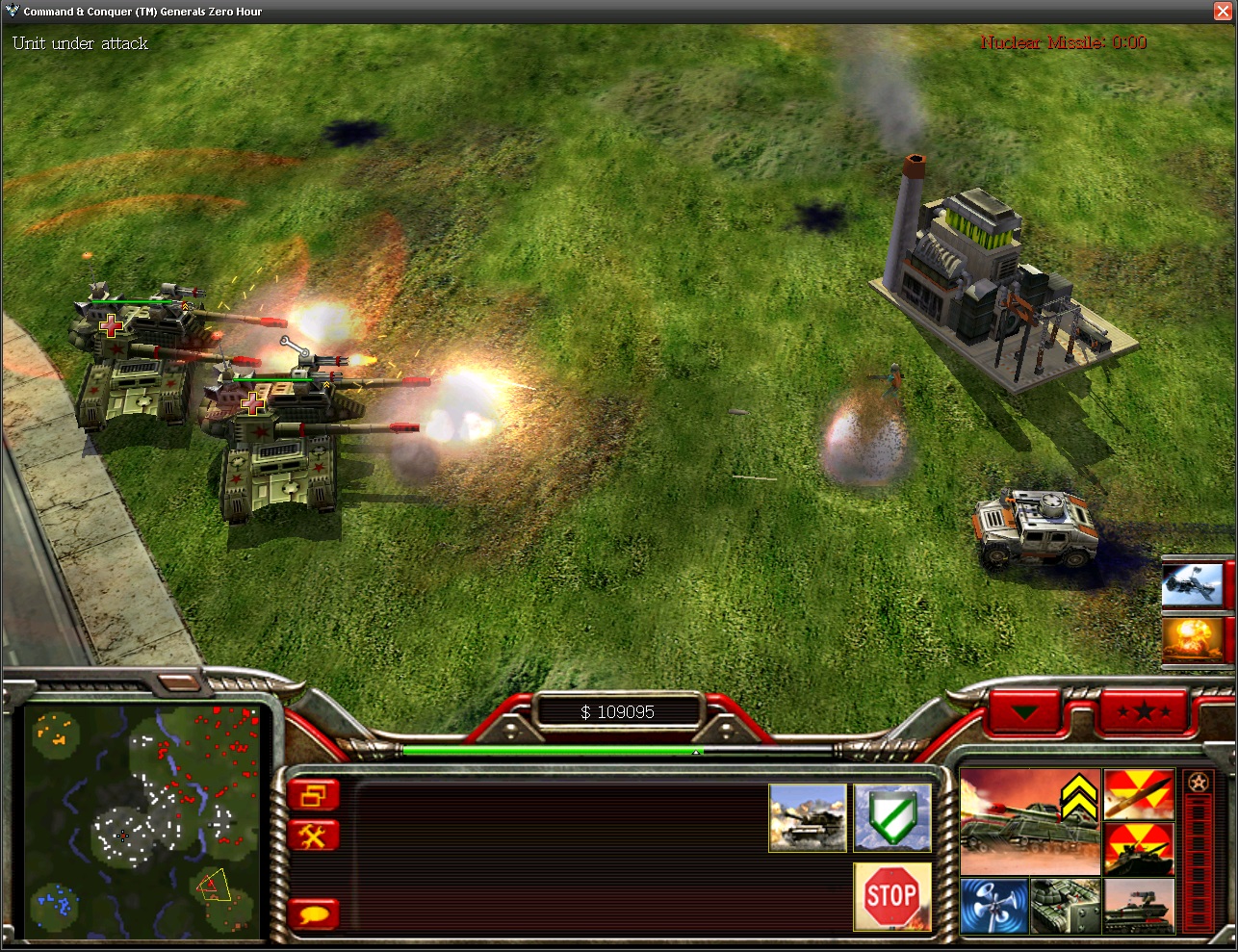Launch the Nuclear Missile explosion shortcut
Viewport: 1238px width, 952px height.
click(1193, 640)
